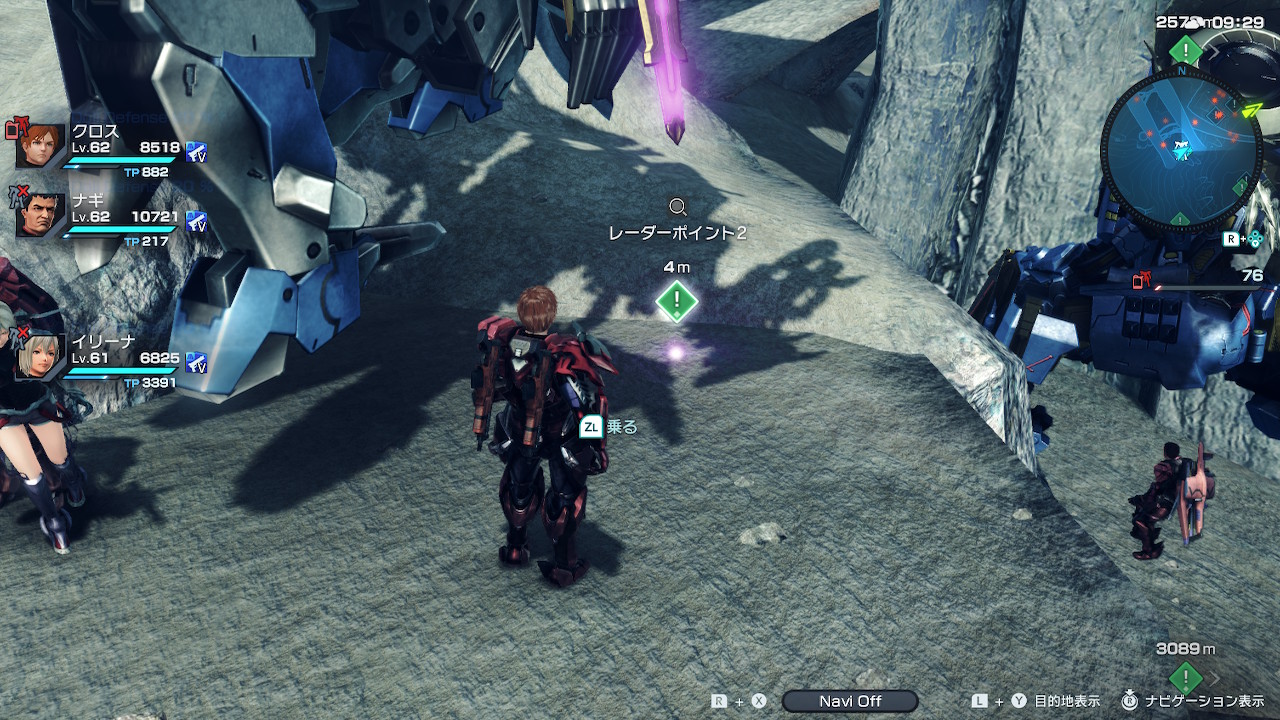This screenshot has width=1280, height=720.
Task: Select the 3089 m destination marker
Action: click(1185, 676)
